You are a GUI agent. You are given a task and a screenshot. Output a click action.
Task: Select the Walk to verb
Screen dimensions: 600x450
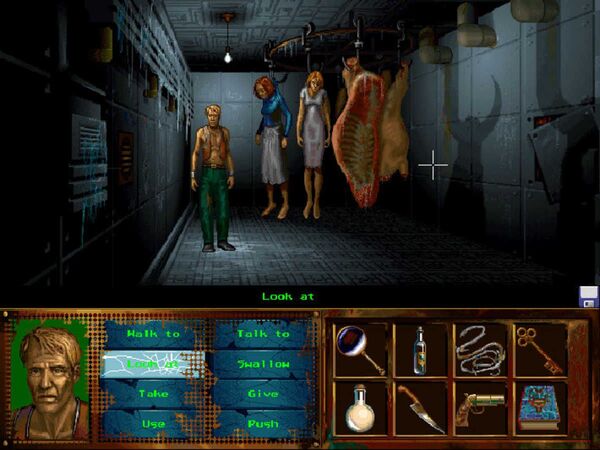point(153,334)
